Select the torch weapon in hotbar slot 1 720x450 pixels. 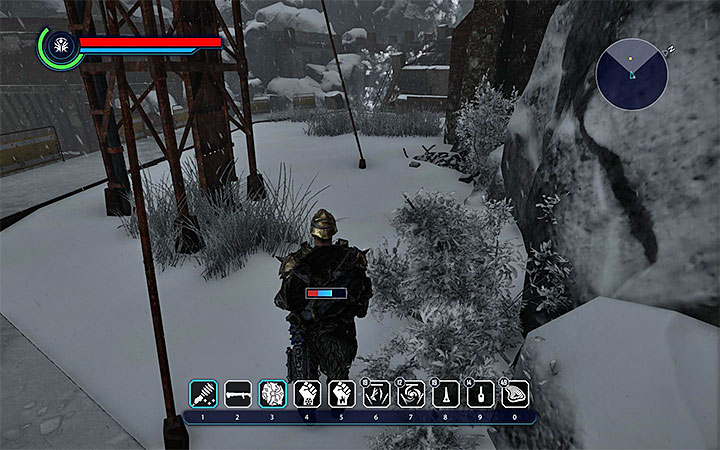[203, 393]
